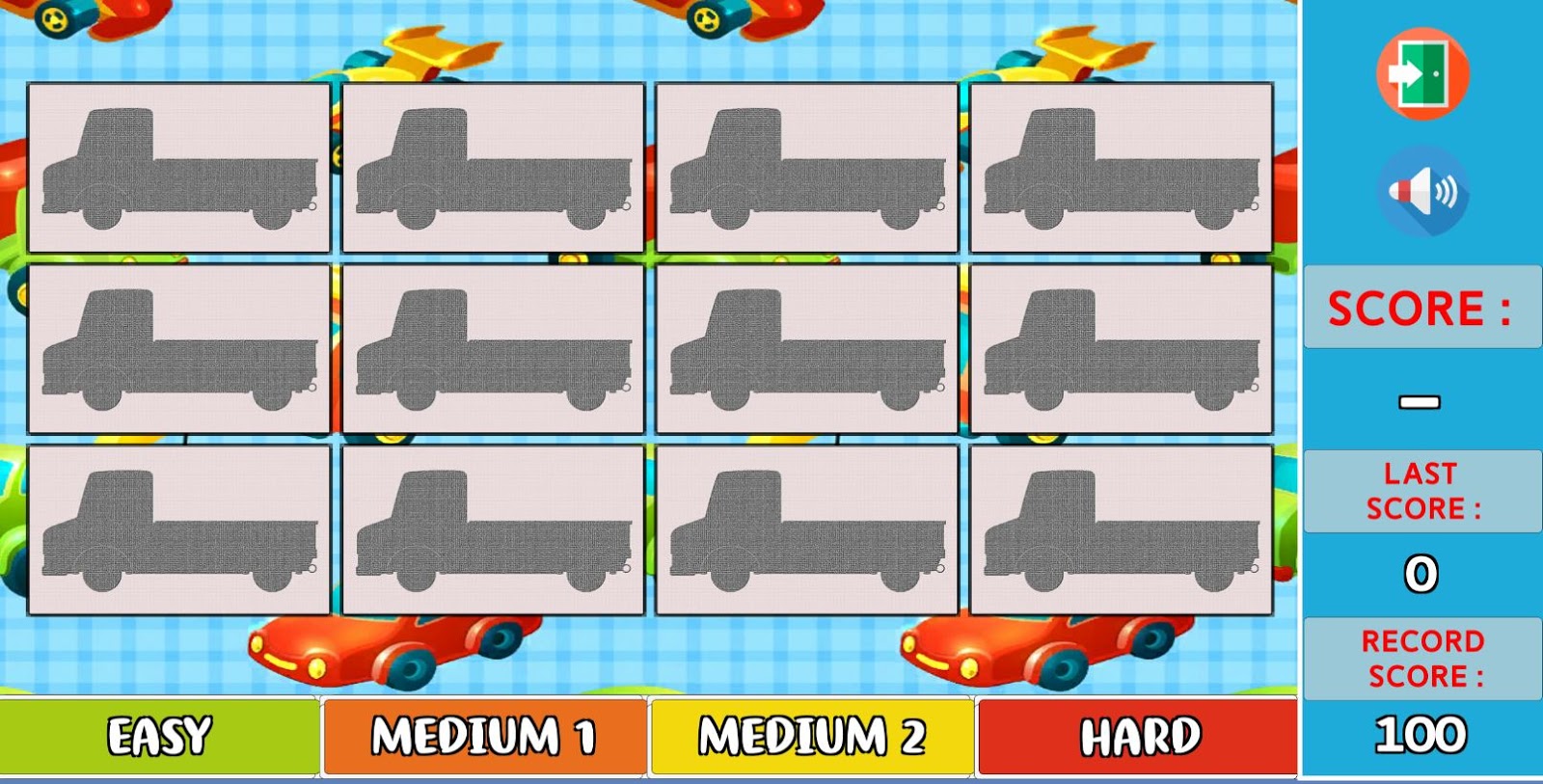Flip the bottom-left truck card
1543x784 pixels.
click(178, 528)
